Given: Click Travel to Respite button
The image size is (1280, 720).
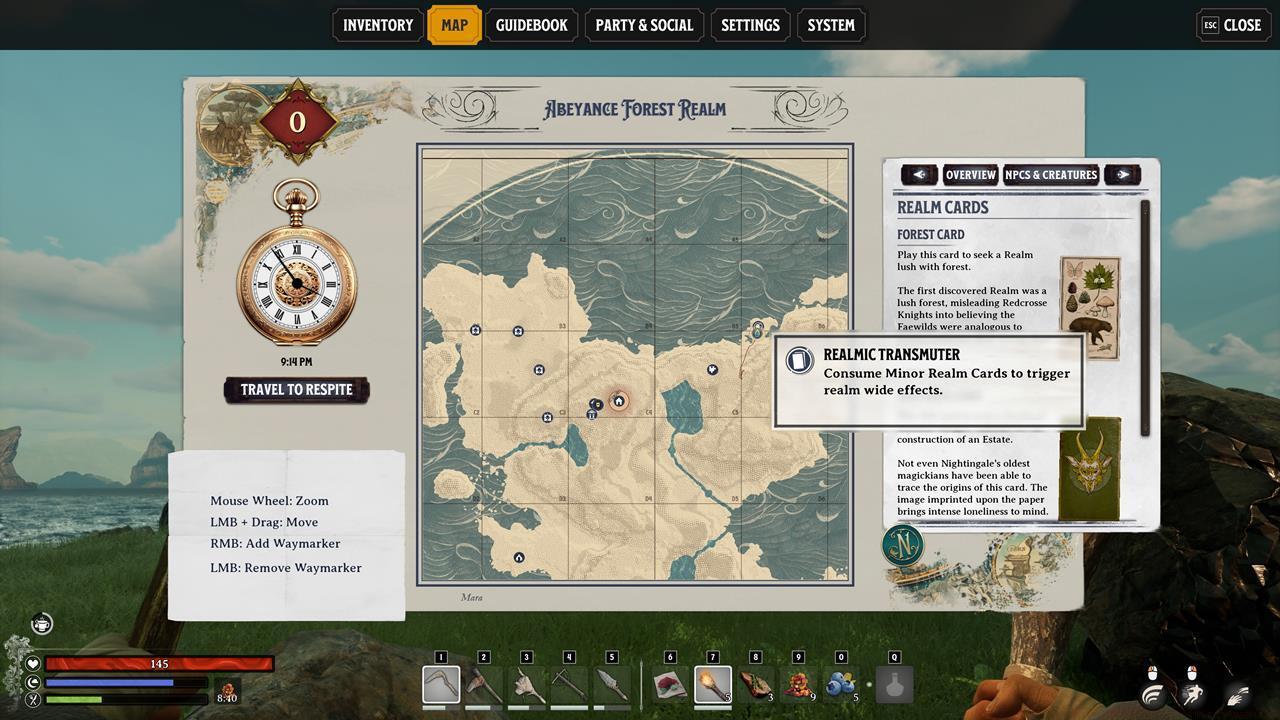Looking at the screenshot, I should (296, 390).
